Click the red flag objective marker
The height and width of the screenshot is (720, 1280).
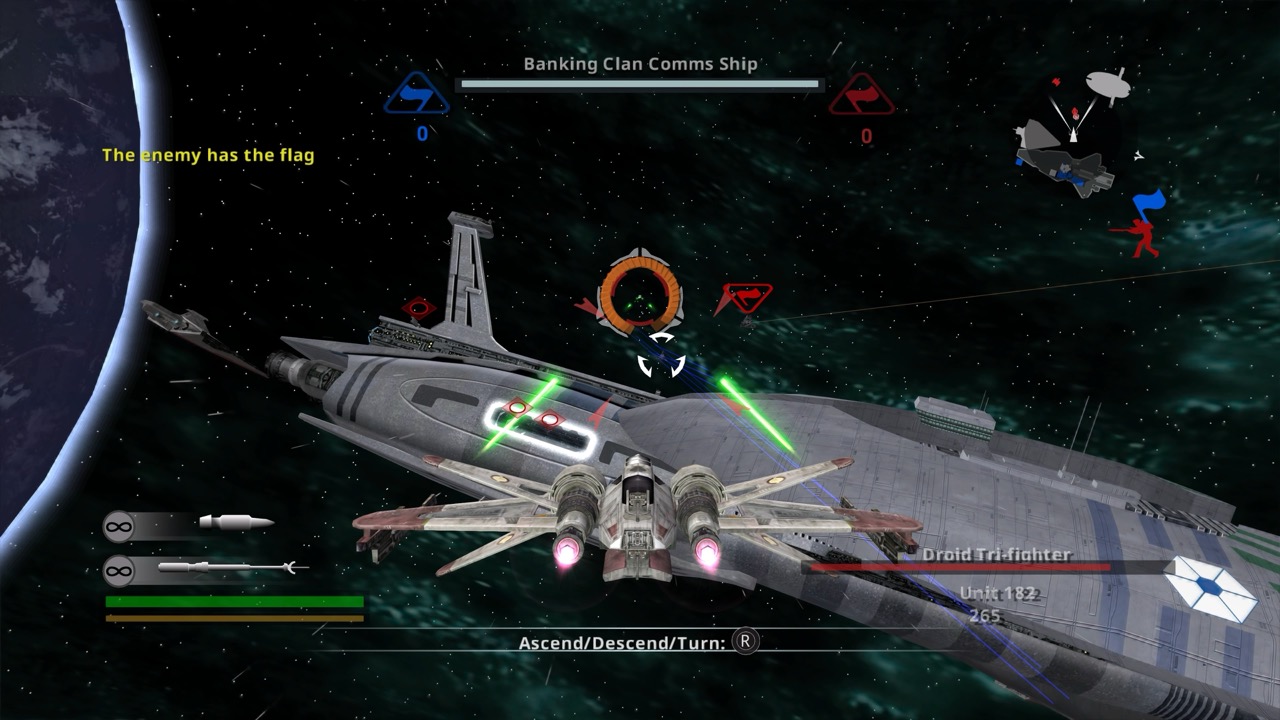[x=746, y=298]
